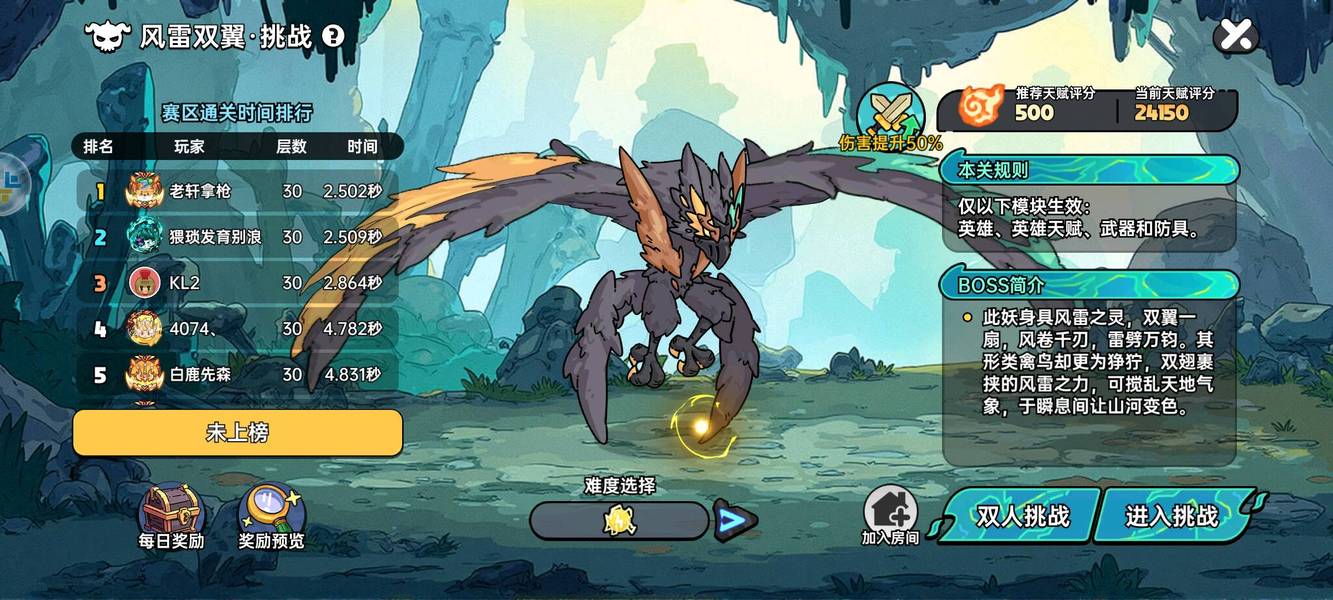
Task: Select rank 2 player 猥琐发育别浪
Action: click(238, 237)
